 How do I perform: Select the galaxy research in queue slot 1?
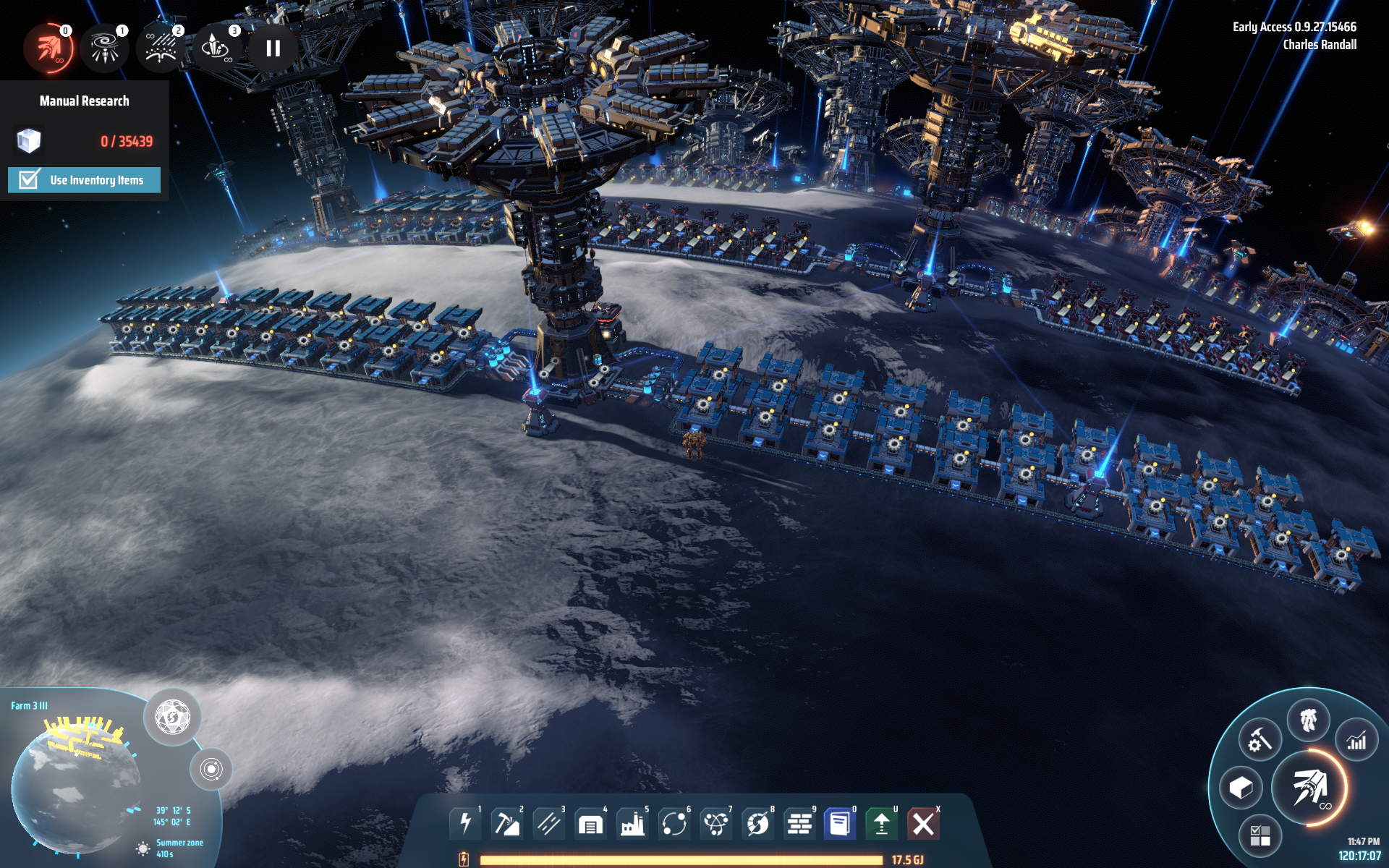[105, 48]
